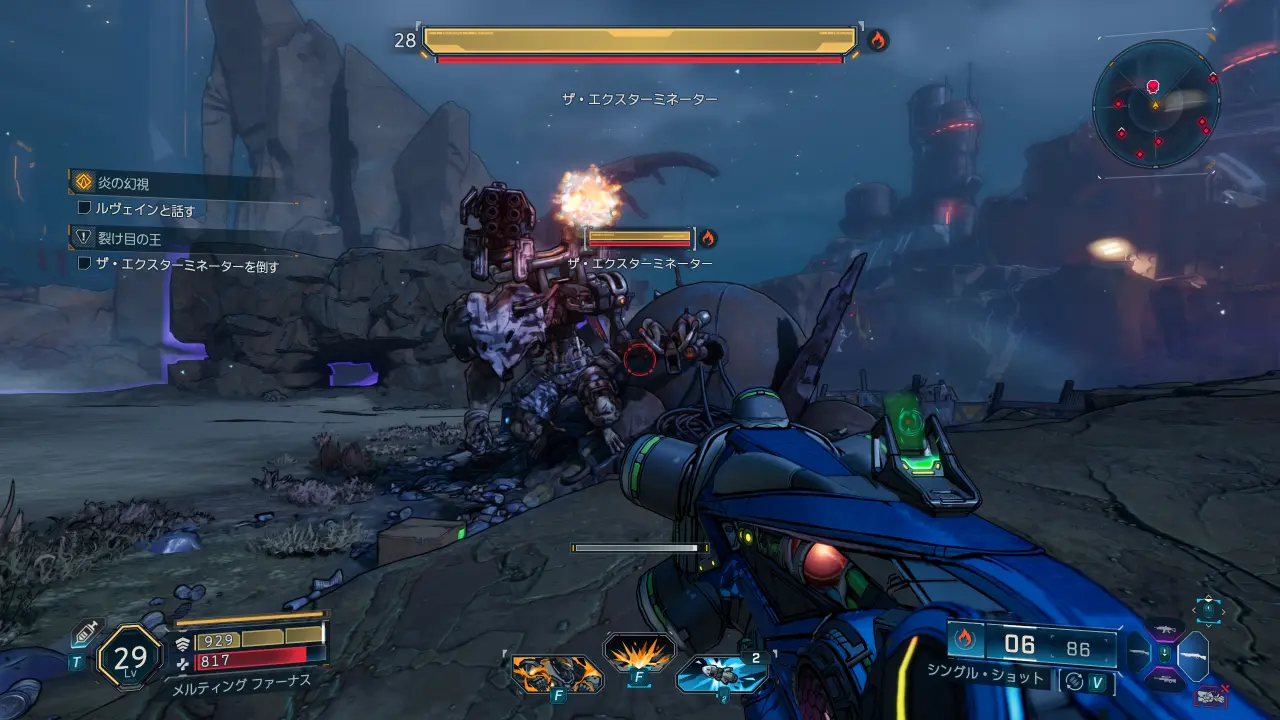This screenshot has height=720, width=1280.
Task: Trigger the orange explosion ability icon
Action: pos(639,655)
